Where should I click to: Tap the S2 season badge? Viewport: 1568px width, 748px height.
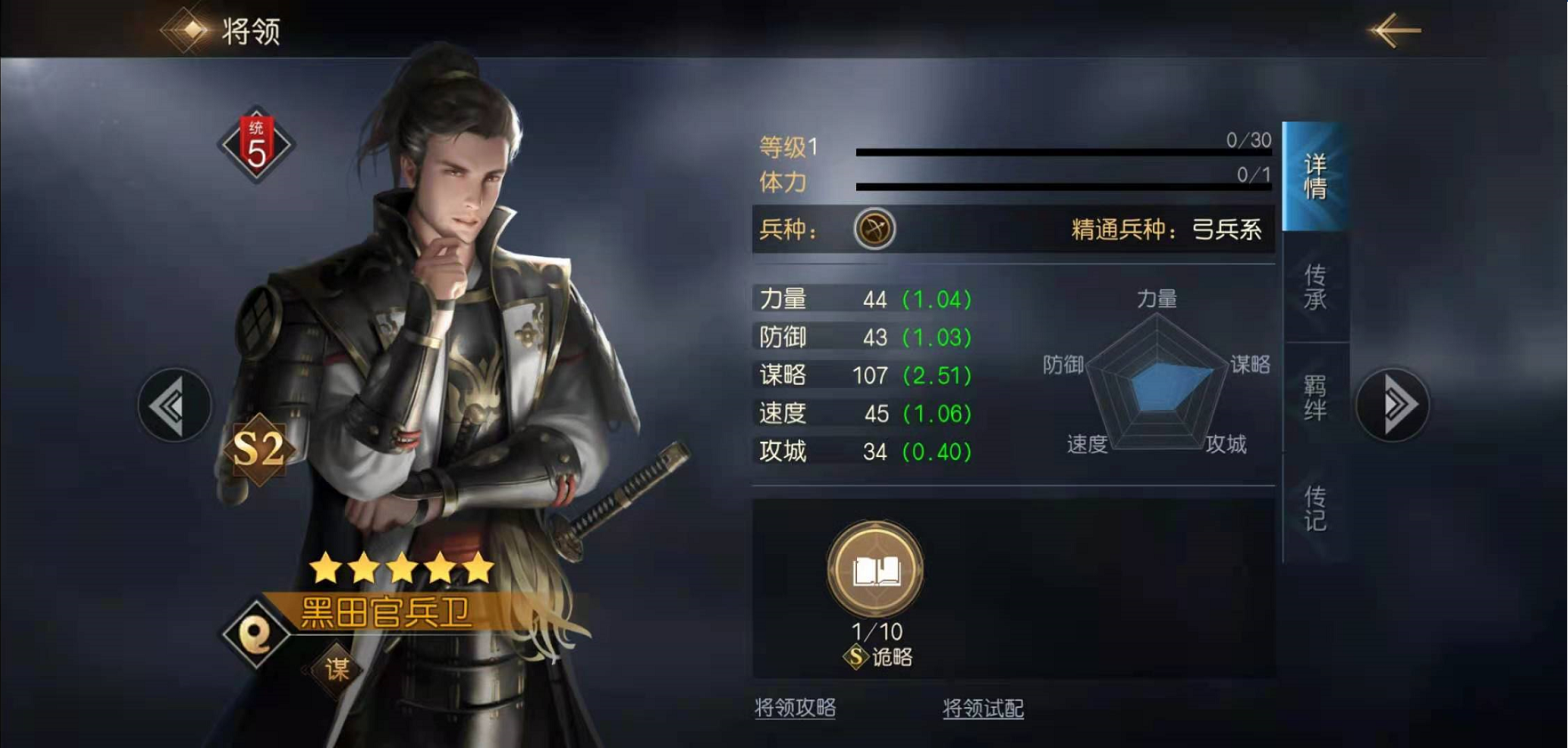pyautogui.click(x=259, y=449)
